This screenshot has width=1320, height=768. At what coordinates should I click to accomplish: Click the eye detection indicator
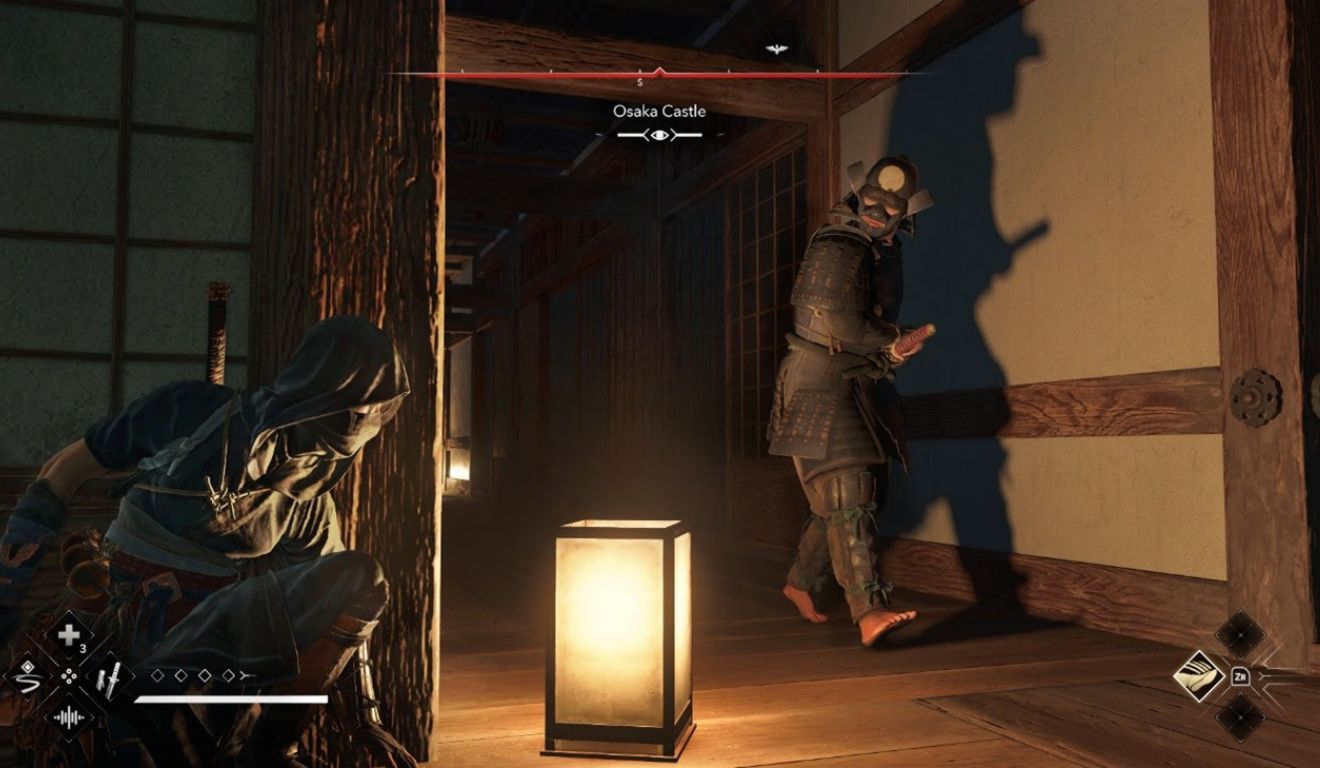coord(659,134)
